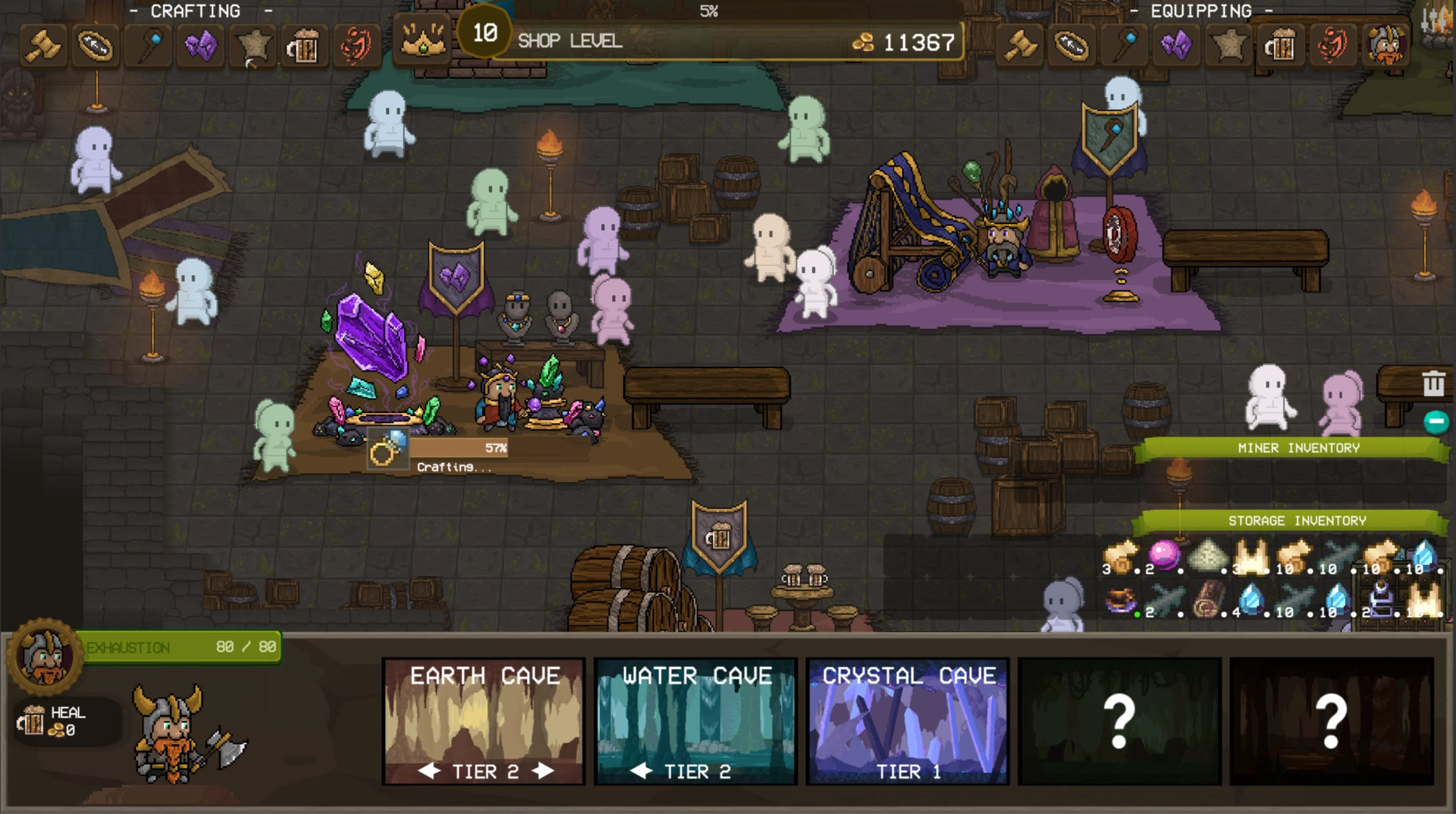Lower Water Cave tier with left arrow
This screenshot has width=1456, height=814.
pyautogui.click(x=642, y=772)
